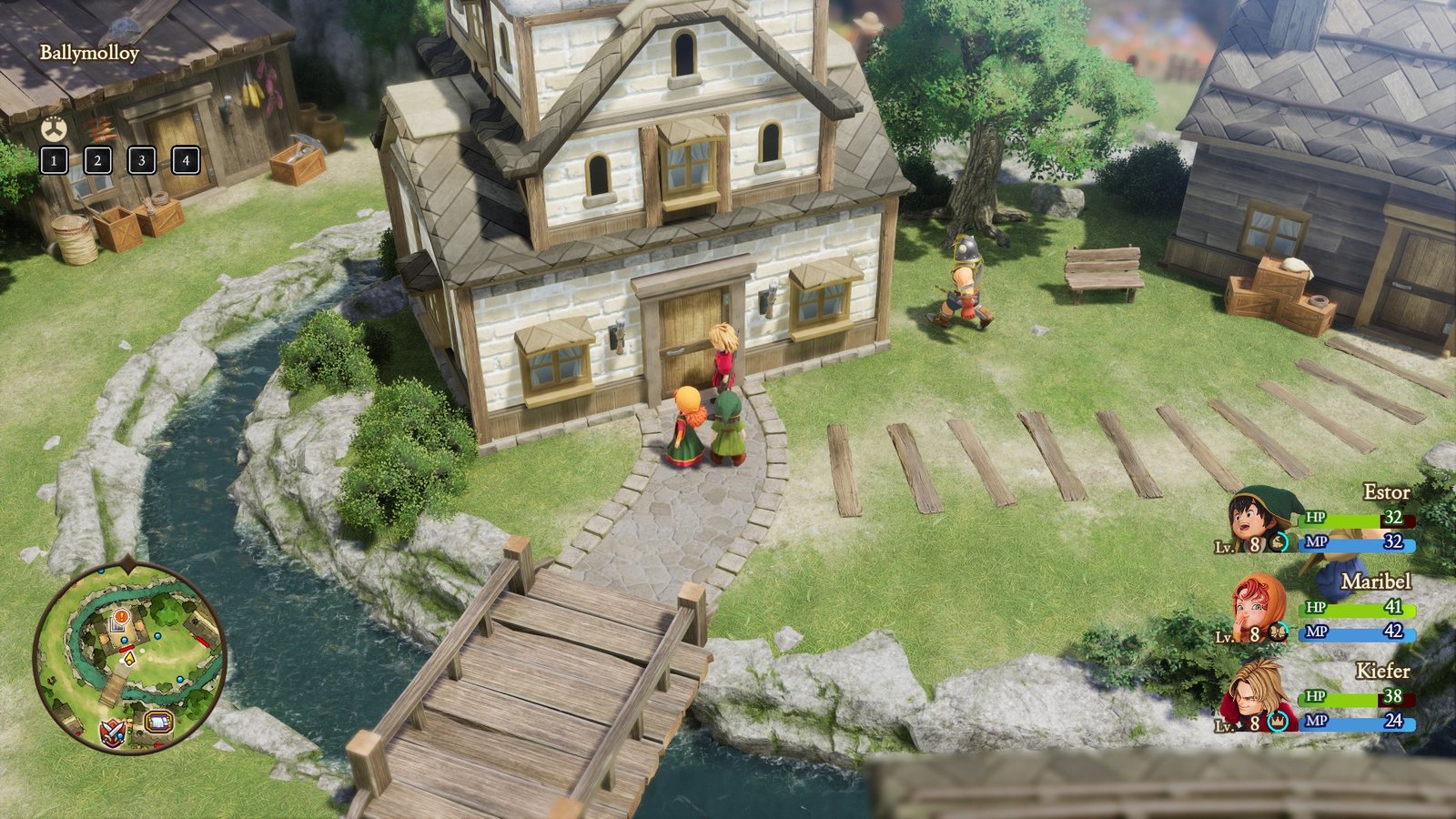Select the crossed-swords battle icon on the minimap
The width and height of the screenshot is (1456, 819).
click(111, 733)
